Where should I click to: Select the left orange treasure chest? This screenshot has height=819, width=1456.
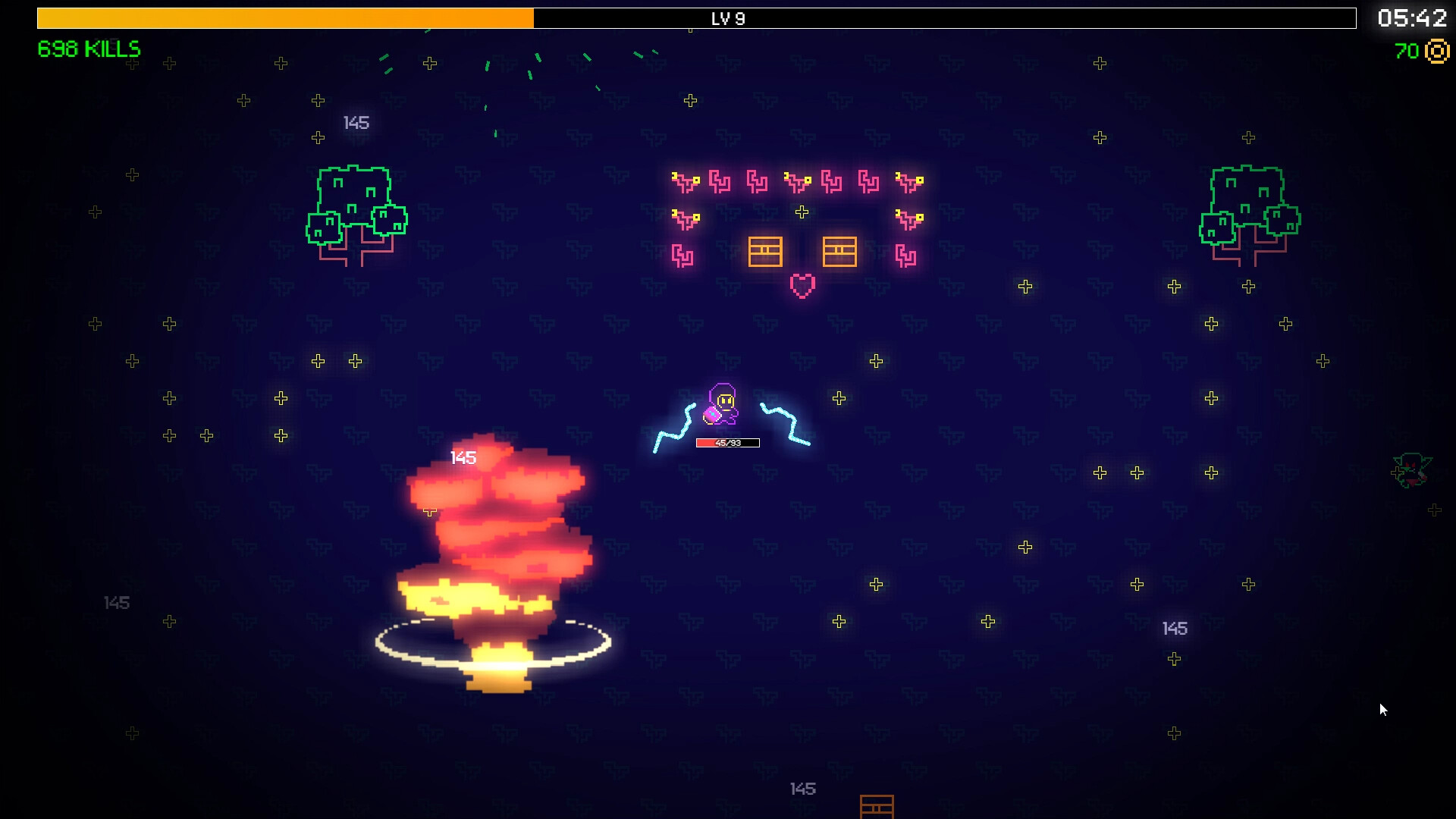coord(765,250)
